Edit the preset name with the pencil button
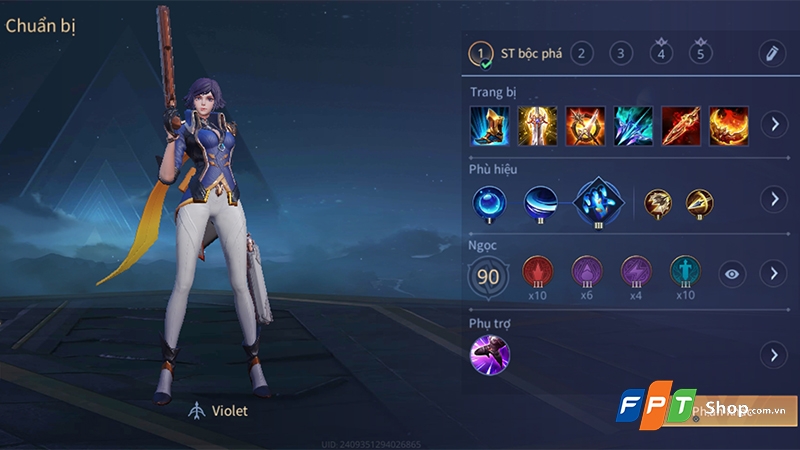 (x=770, y=53)
